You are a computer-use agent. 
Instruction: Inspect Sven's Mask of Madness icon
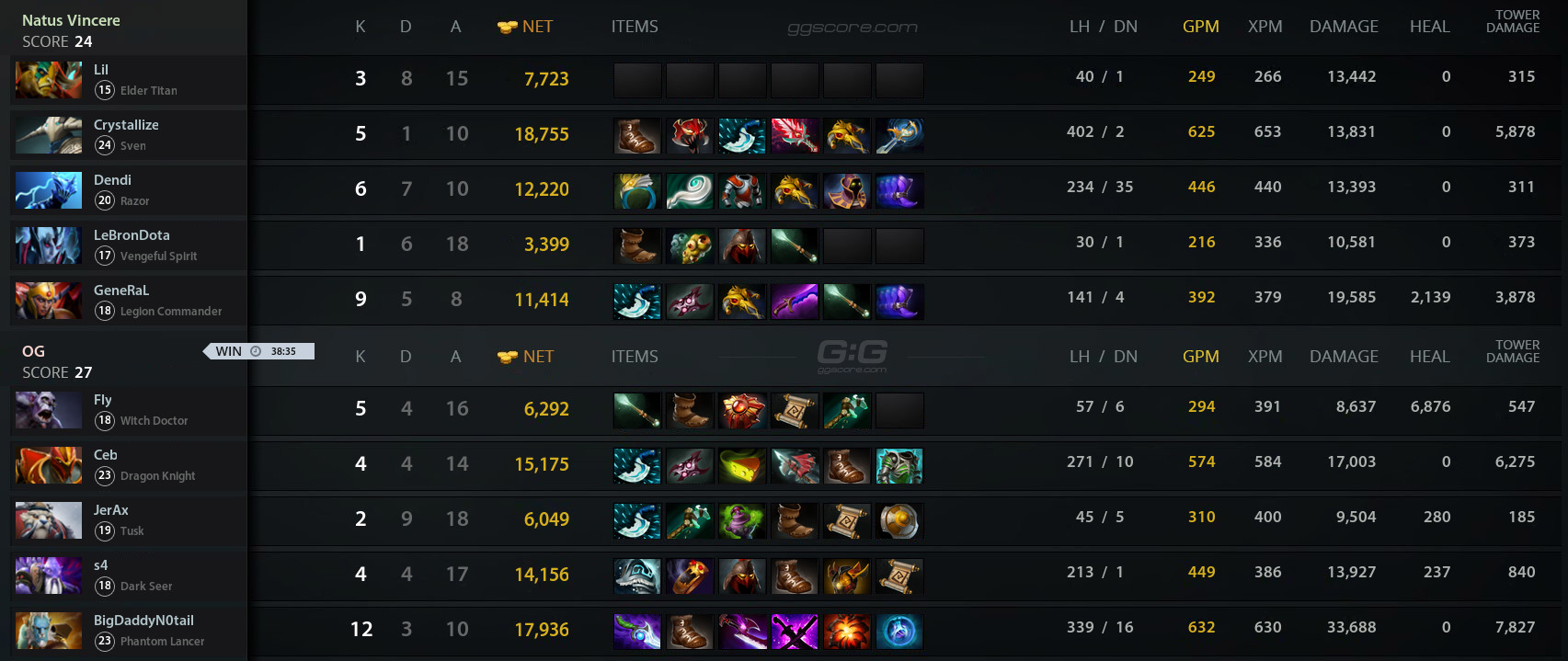pyautogui.click(x=689, y=135)
